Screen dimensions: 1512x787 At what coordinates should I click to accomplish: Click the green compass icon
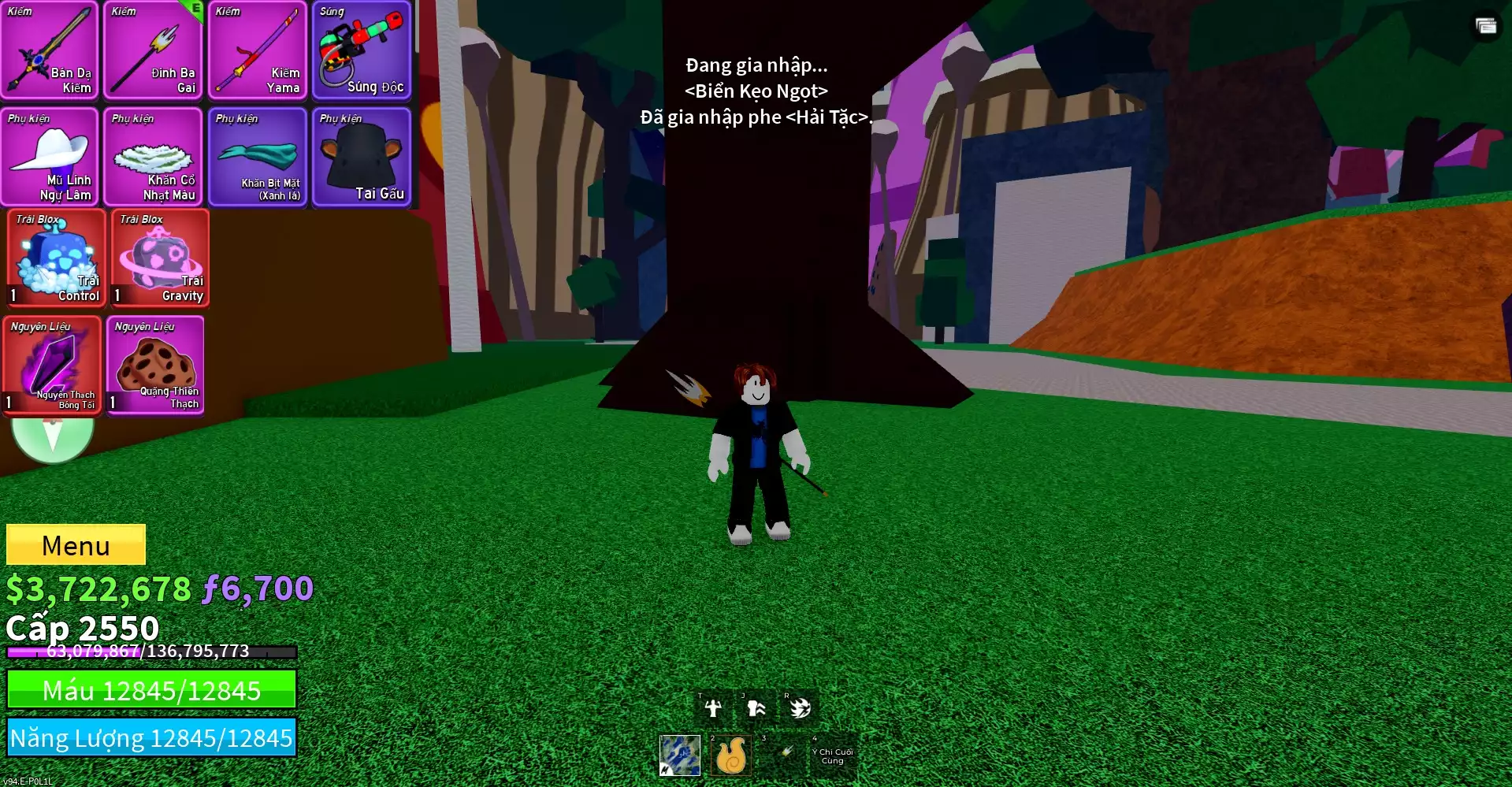click(53, 438)
